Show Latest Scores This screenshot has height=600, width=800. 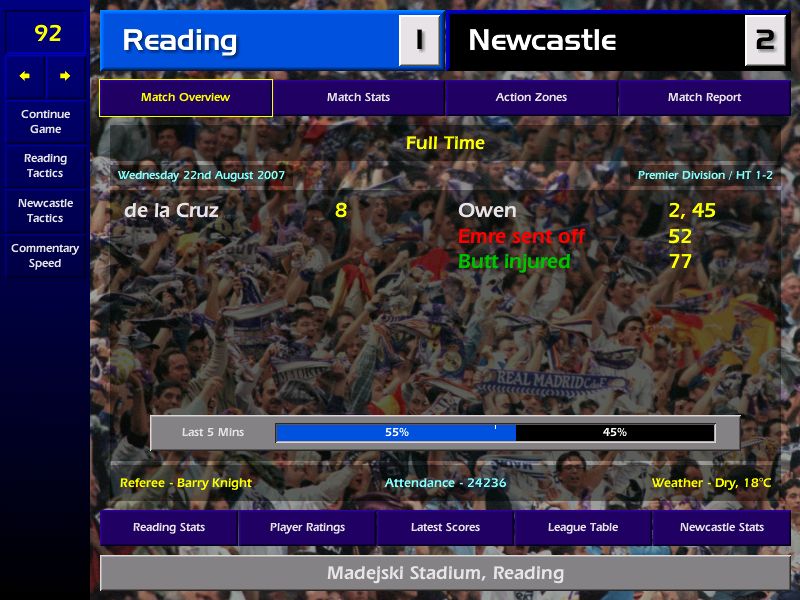445,528
